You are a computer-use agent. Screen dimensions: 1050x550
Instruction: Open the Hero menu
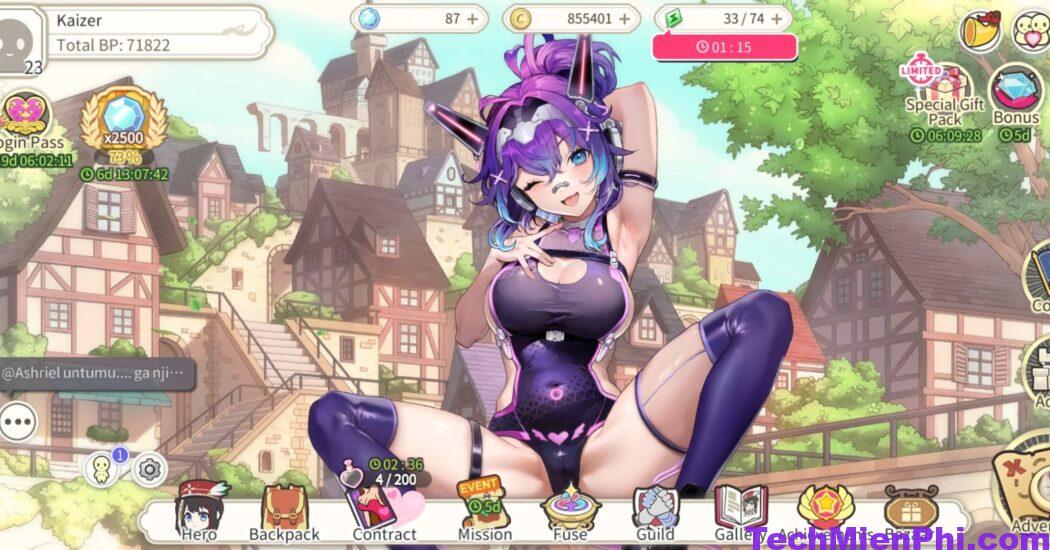click(198, 510)
